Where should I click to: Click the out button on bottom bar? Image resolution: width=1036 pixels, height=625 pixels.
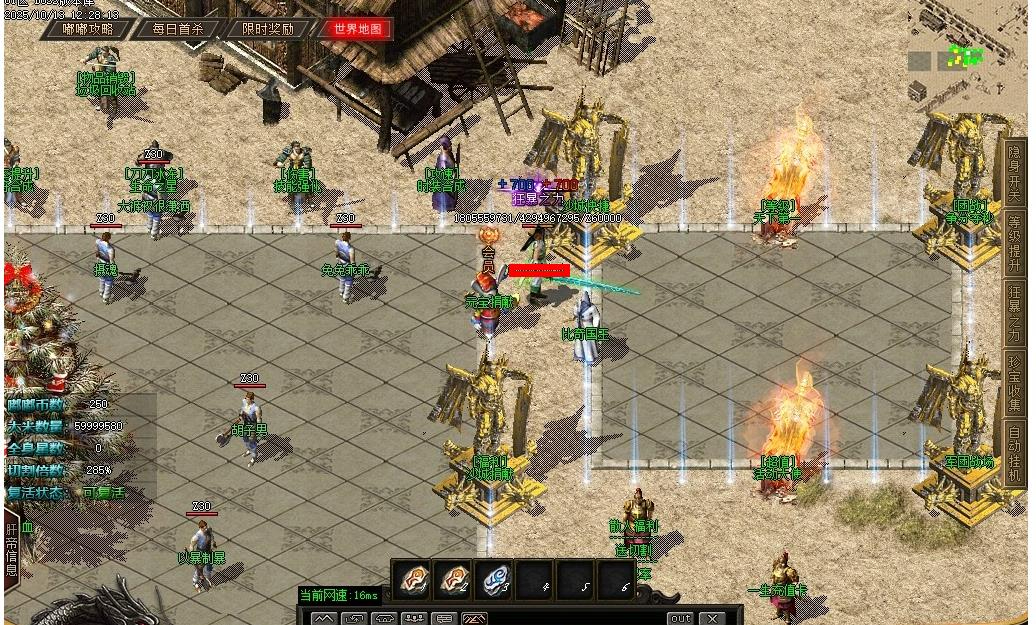tap(680, 618)
